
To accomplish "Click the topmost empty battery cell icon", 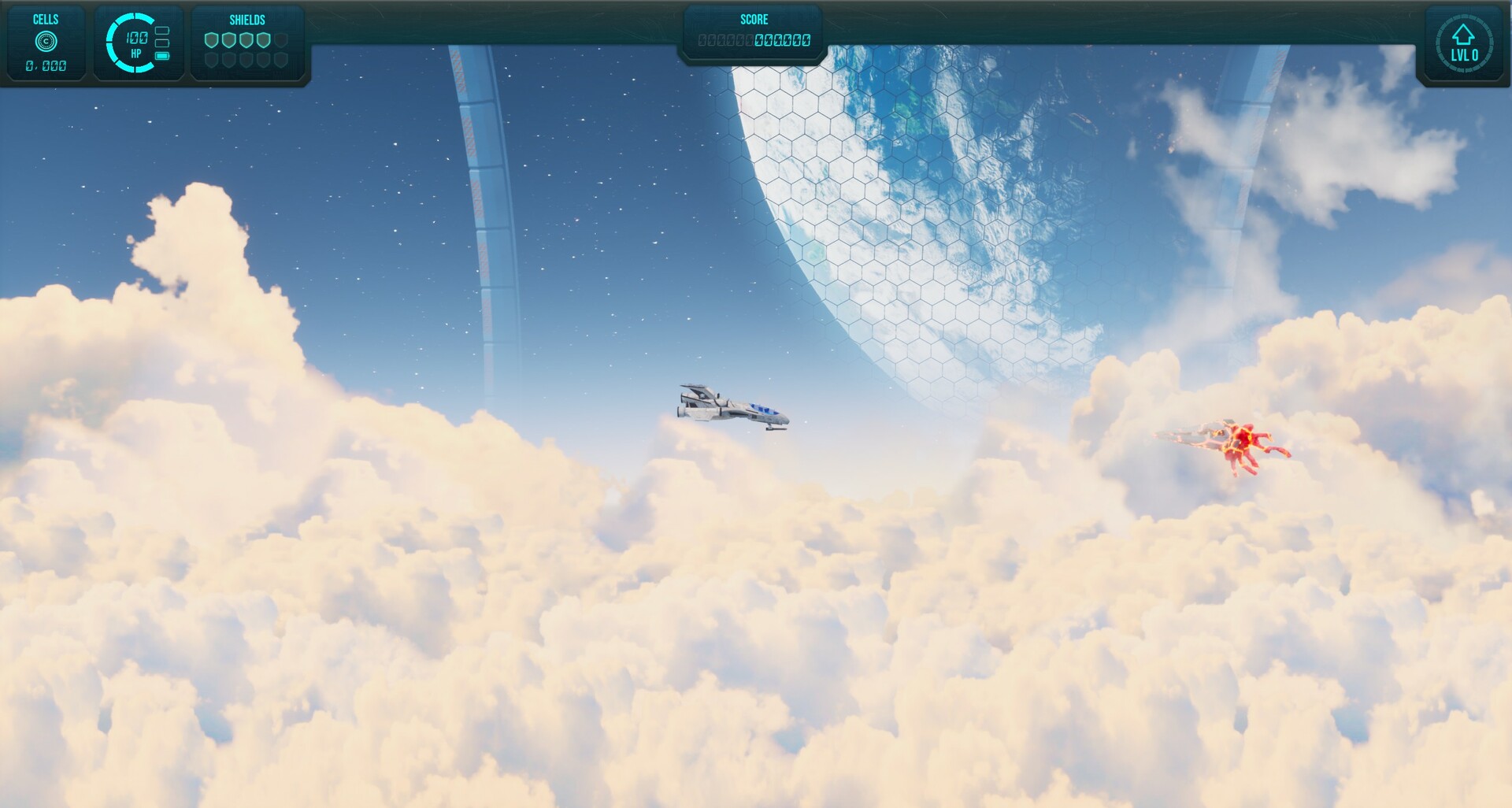I will tap(163, 31).
